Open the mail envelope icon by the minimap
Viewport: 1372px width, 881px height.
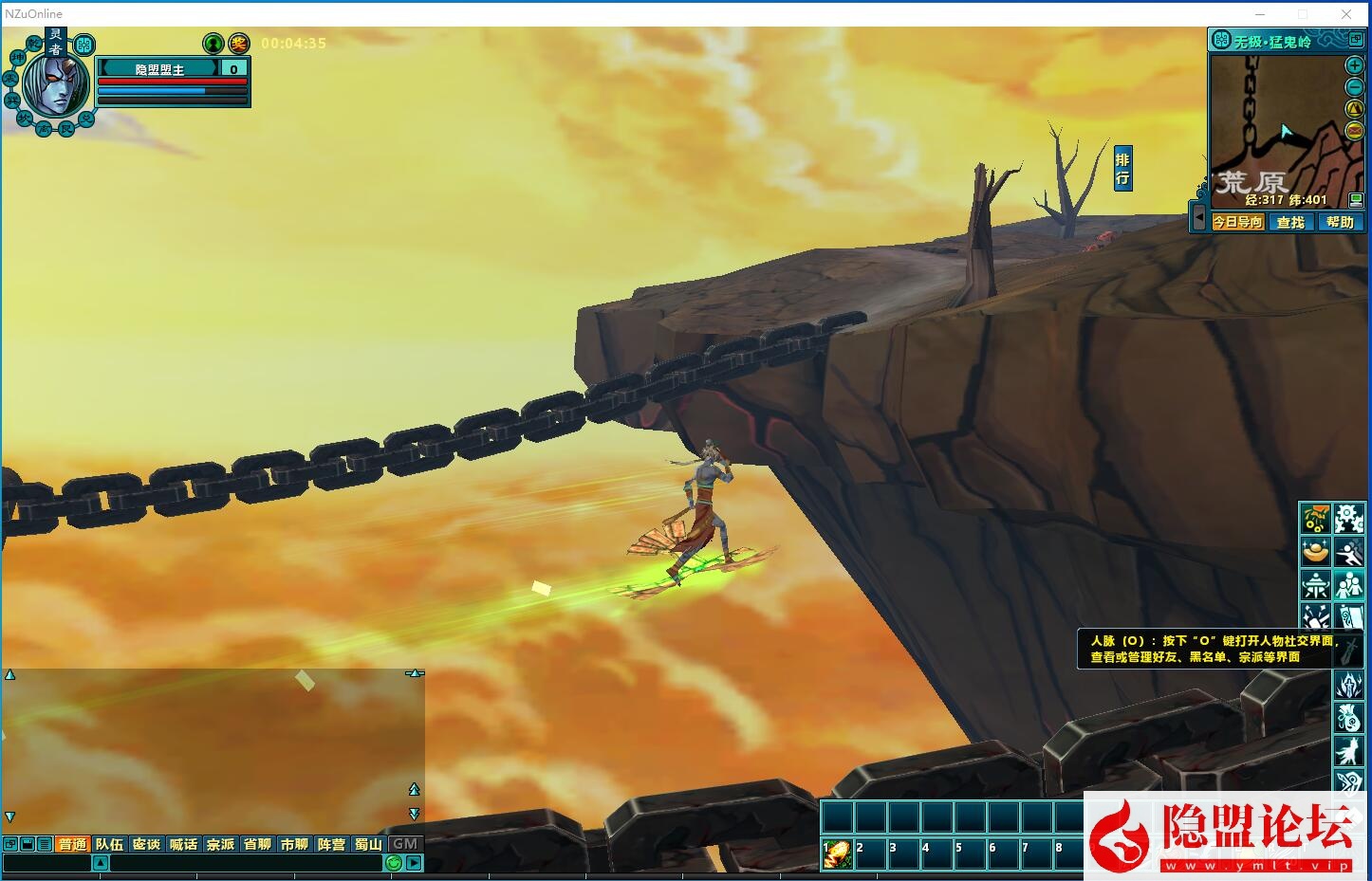pyautogui.click(x=1355, y=131)
